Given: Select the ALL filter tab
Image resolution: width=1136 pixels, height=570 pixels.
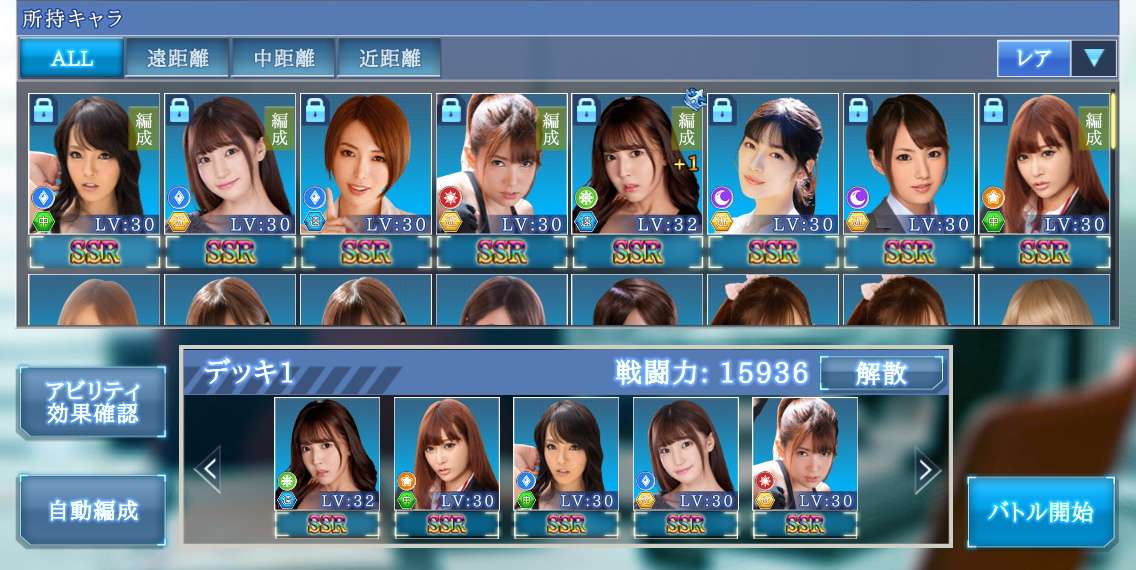Looking at the screenshot, I should (x=72, y=58).
